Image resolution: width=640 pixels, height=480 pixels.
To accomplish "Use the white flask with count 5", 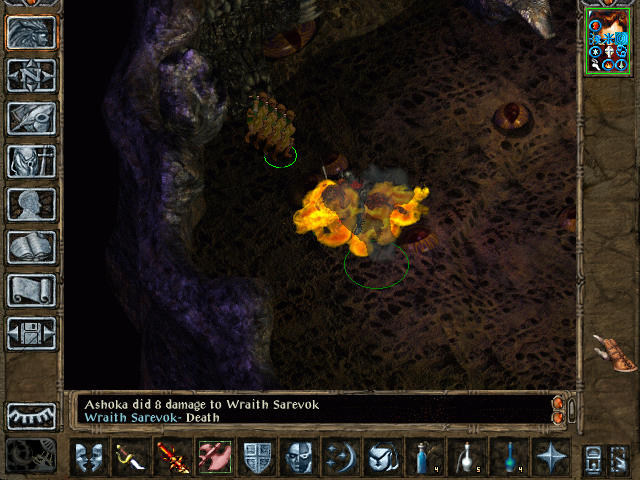I will click(x=465, y=457).
